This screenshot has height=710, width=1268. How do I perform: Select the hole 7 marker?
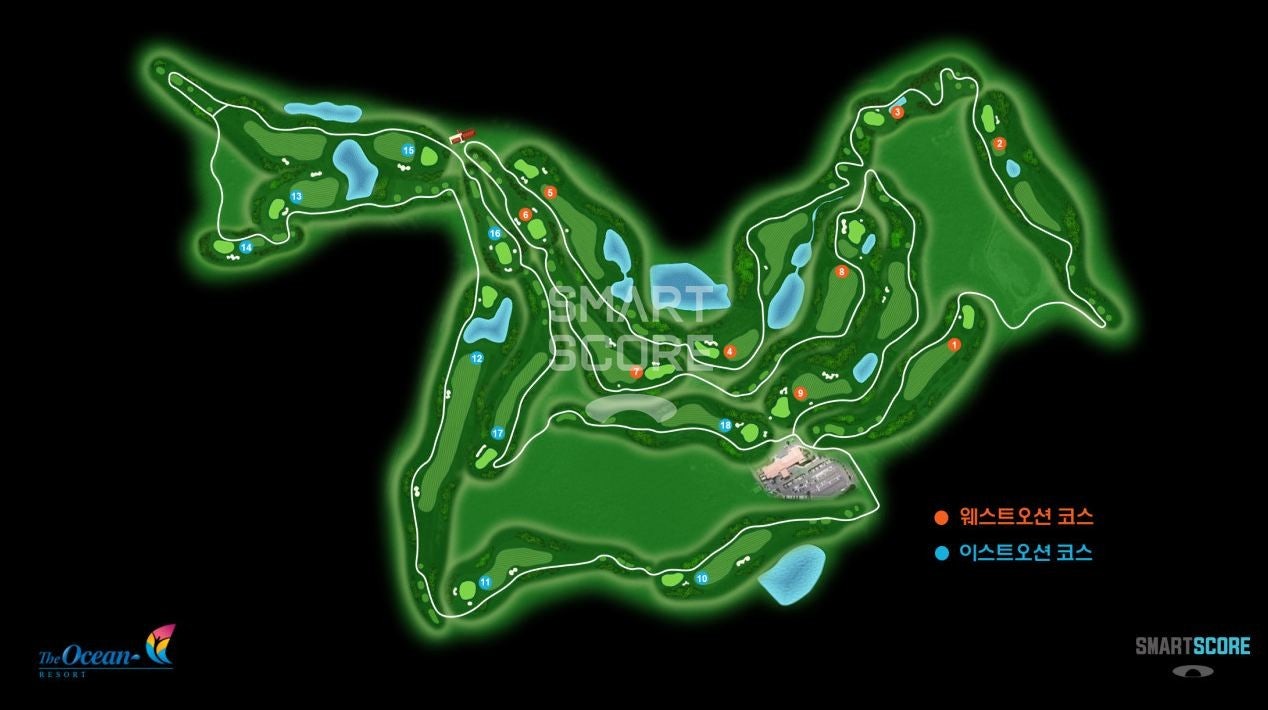click(637, 372)
